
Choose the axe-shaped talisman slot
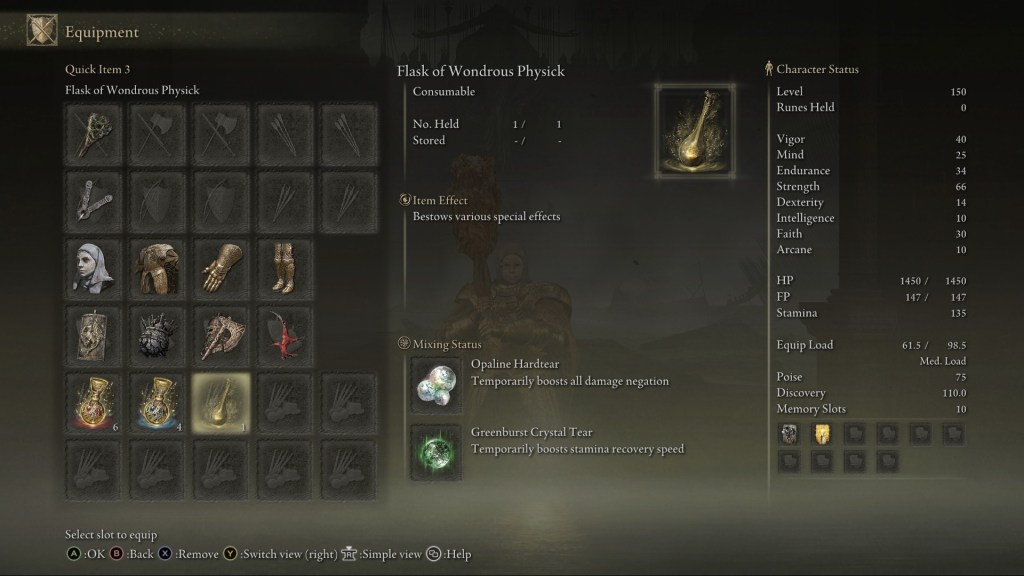click(x=222, y=332)
